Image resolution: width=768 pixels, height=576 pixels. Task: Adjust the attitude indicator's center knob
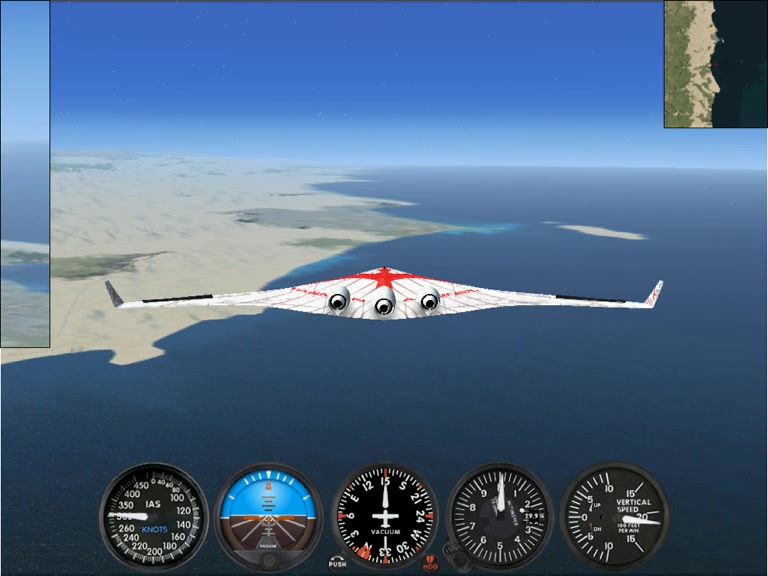pos(268,558)
